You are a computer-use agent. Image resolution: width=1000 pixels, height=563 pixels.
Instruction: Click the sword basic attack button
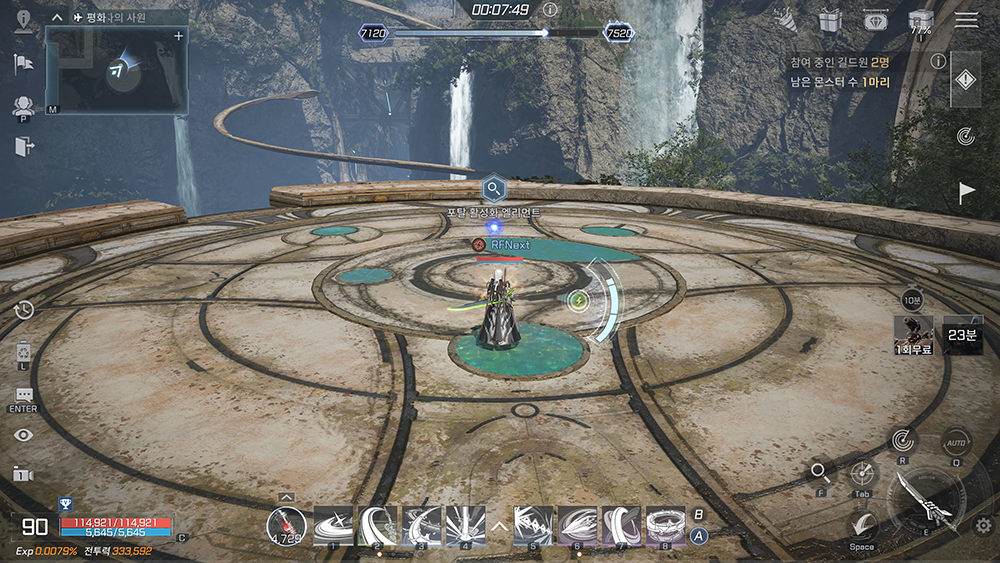tap(926, 498)
